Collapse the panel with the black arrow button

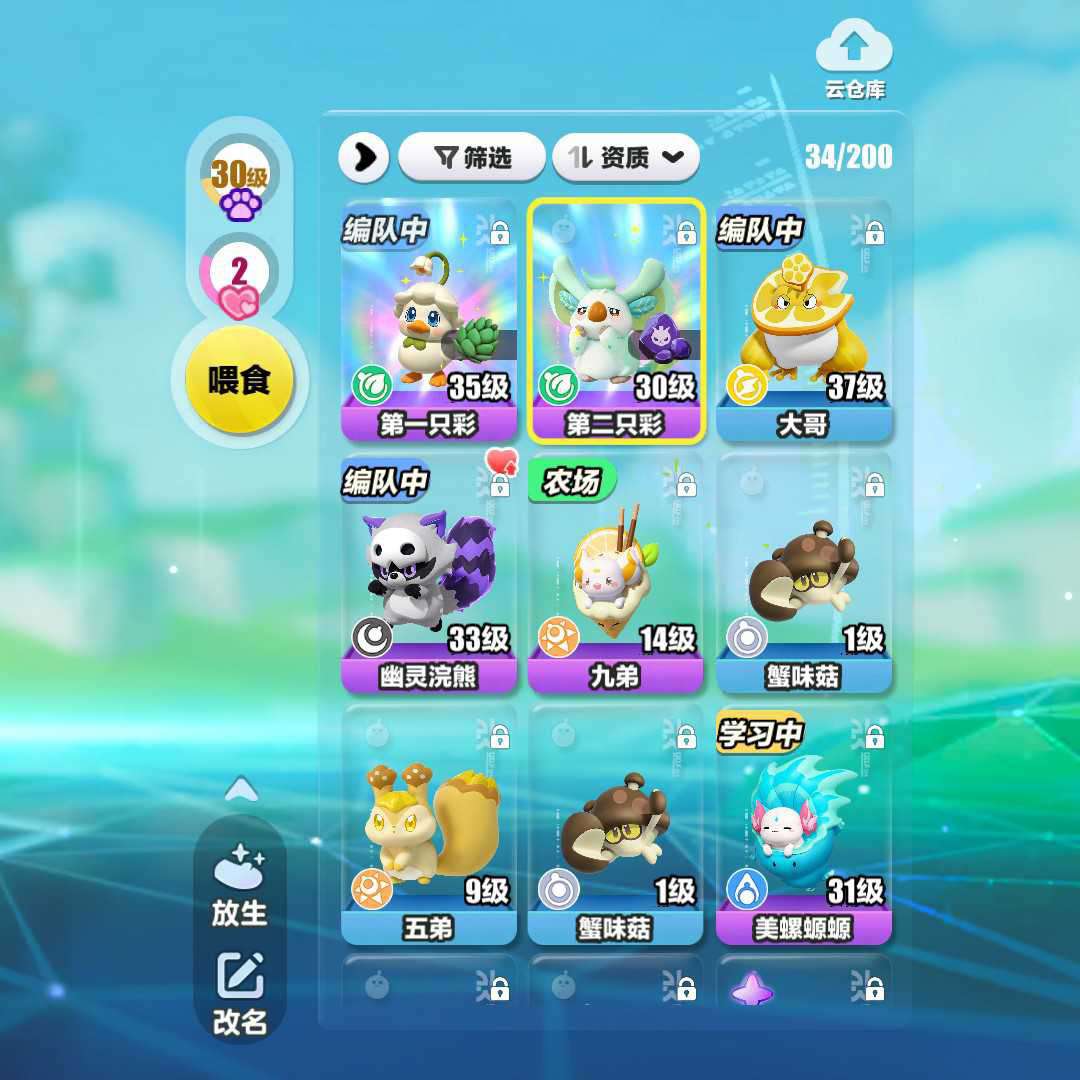click(x=364, y=157)
